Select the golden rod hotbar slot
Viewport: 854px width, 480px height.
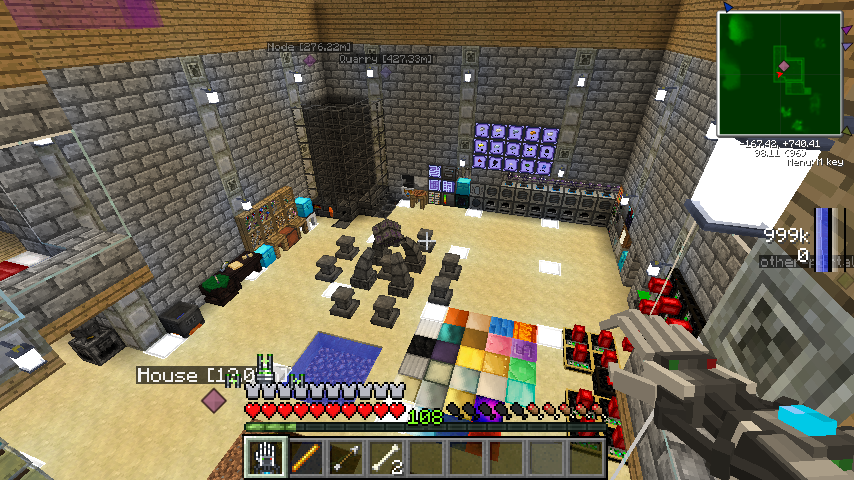tap(305, 458)
